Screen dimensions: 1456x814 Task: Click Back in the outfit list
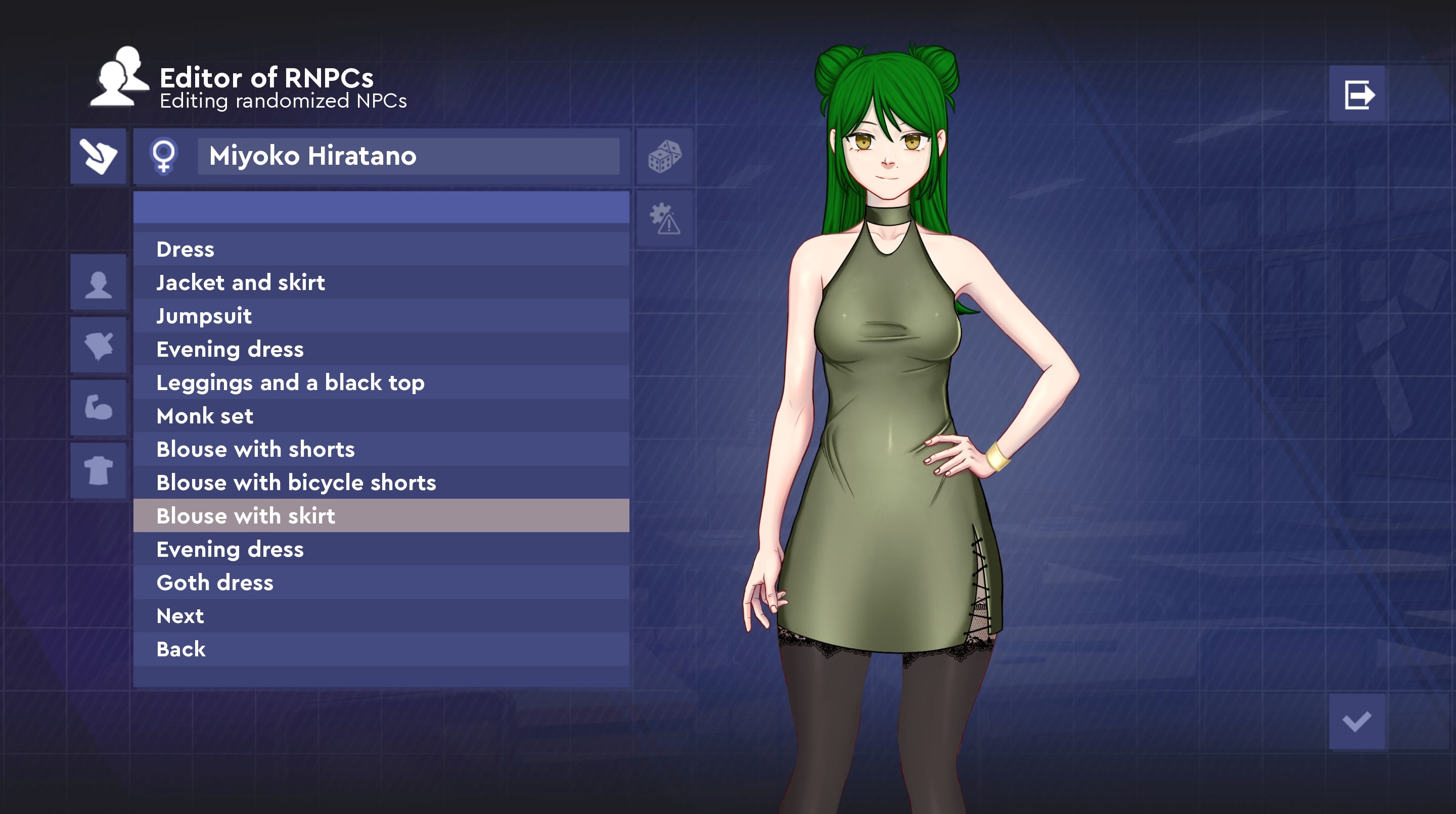tap(381, 649)
